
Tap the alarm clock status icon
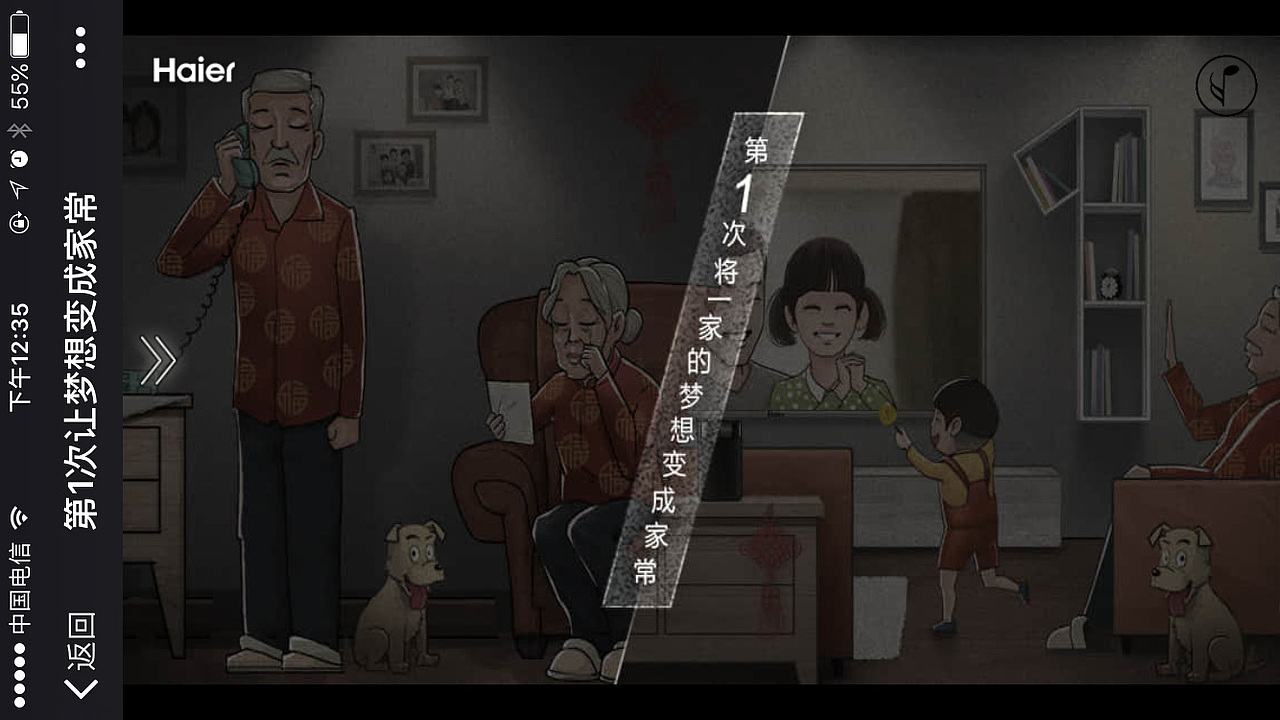[18, 157]
